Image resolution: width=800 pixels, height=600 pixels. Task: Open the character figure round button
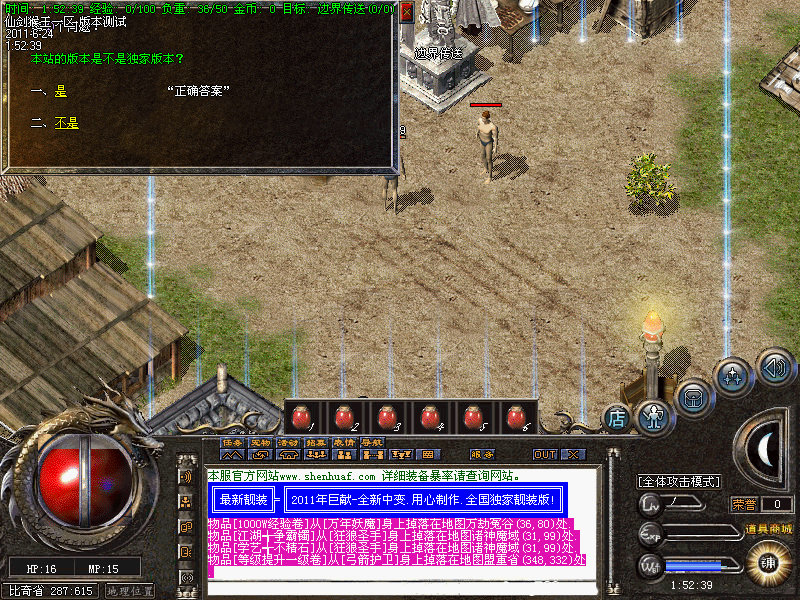(653, 414)
